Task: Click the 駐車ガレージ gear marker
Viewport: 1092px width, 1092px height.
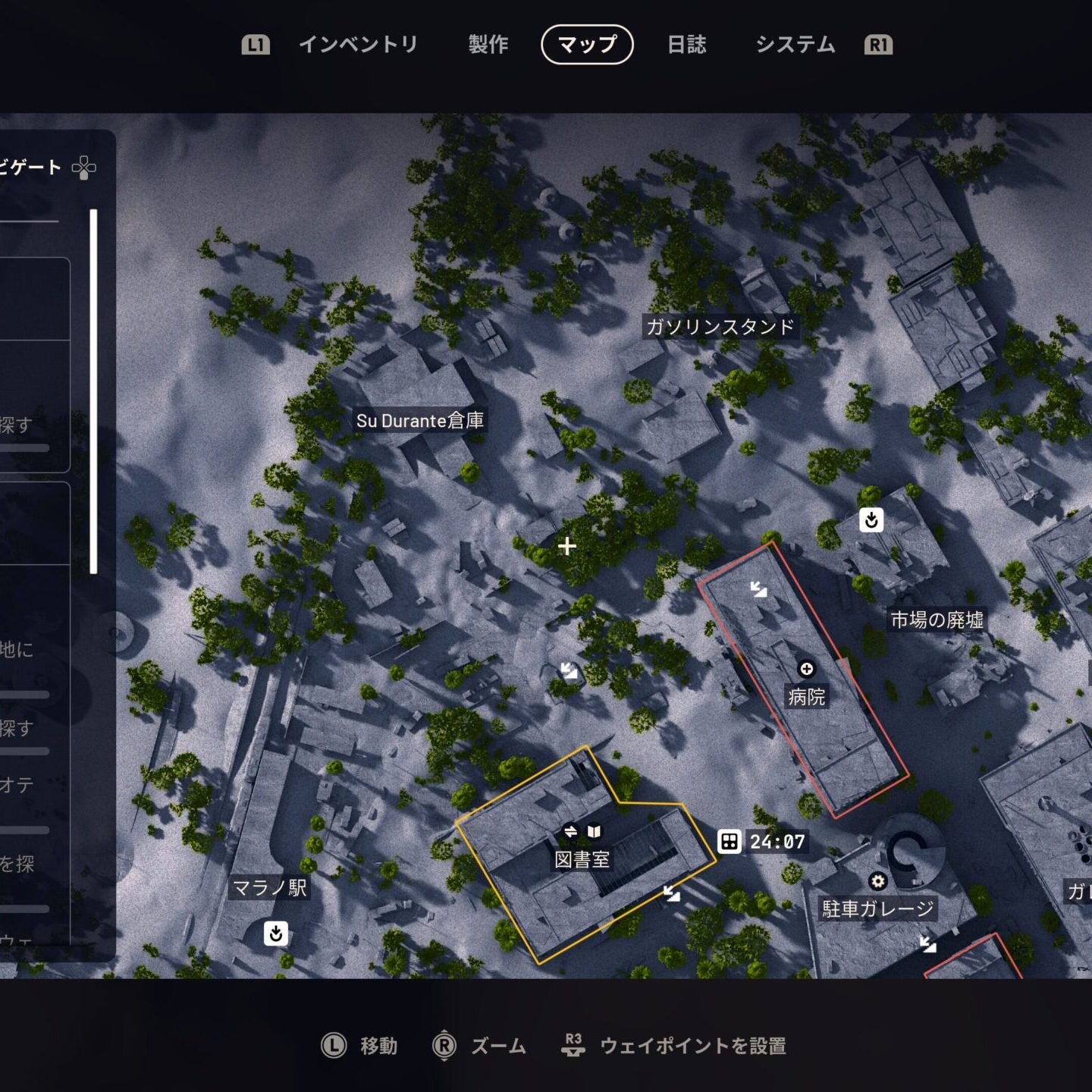Action: [x=877, y=881]
